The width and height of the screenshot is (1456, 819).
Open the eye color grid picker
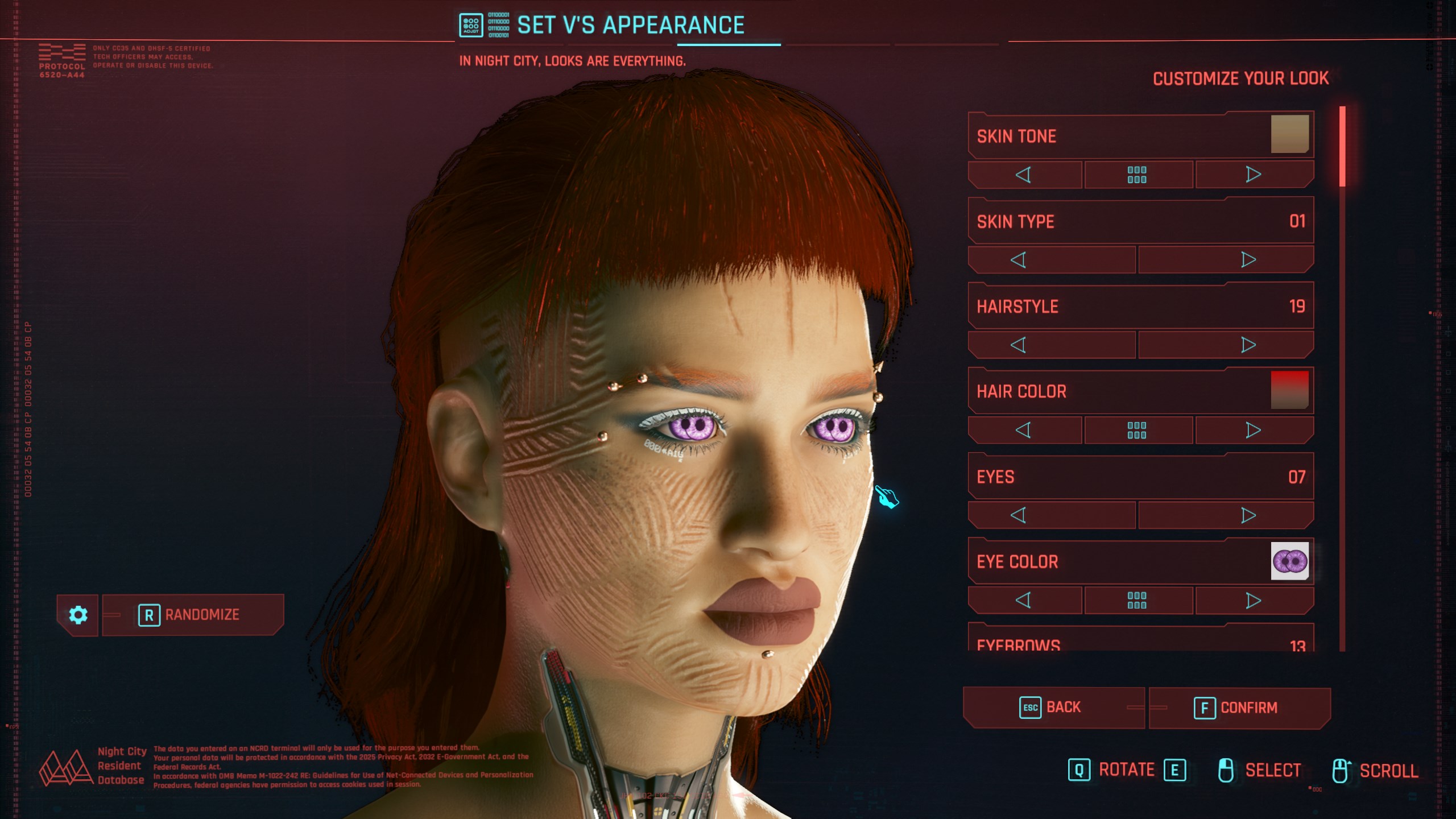[x=1137, y=601]
